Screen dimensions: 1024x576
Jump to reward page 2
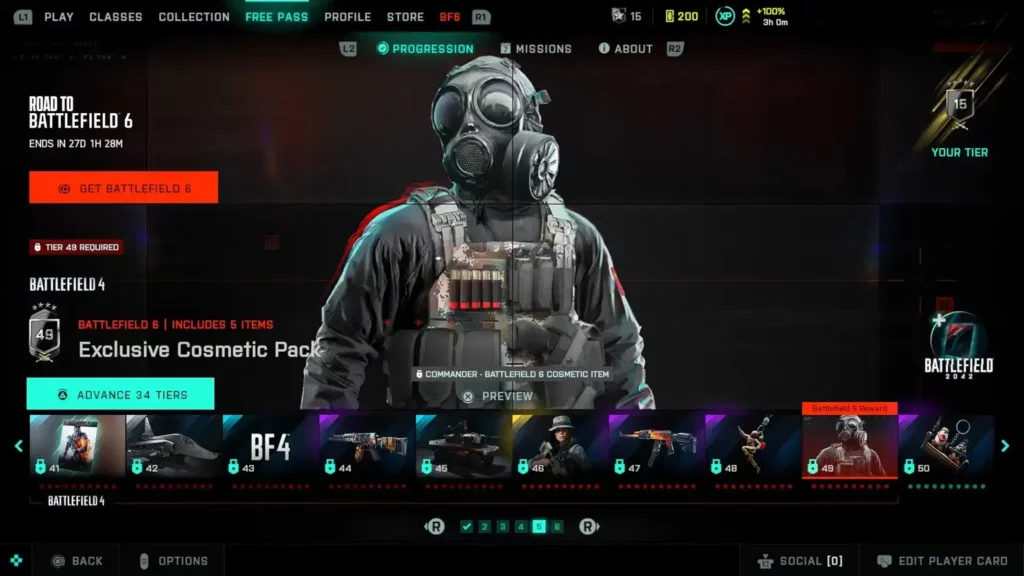click(484, 527)
